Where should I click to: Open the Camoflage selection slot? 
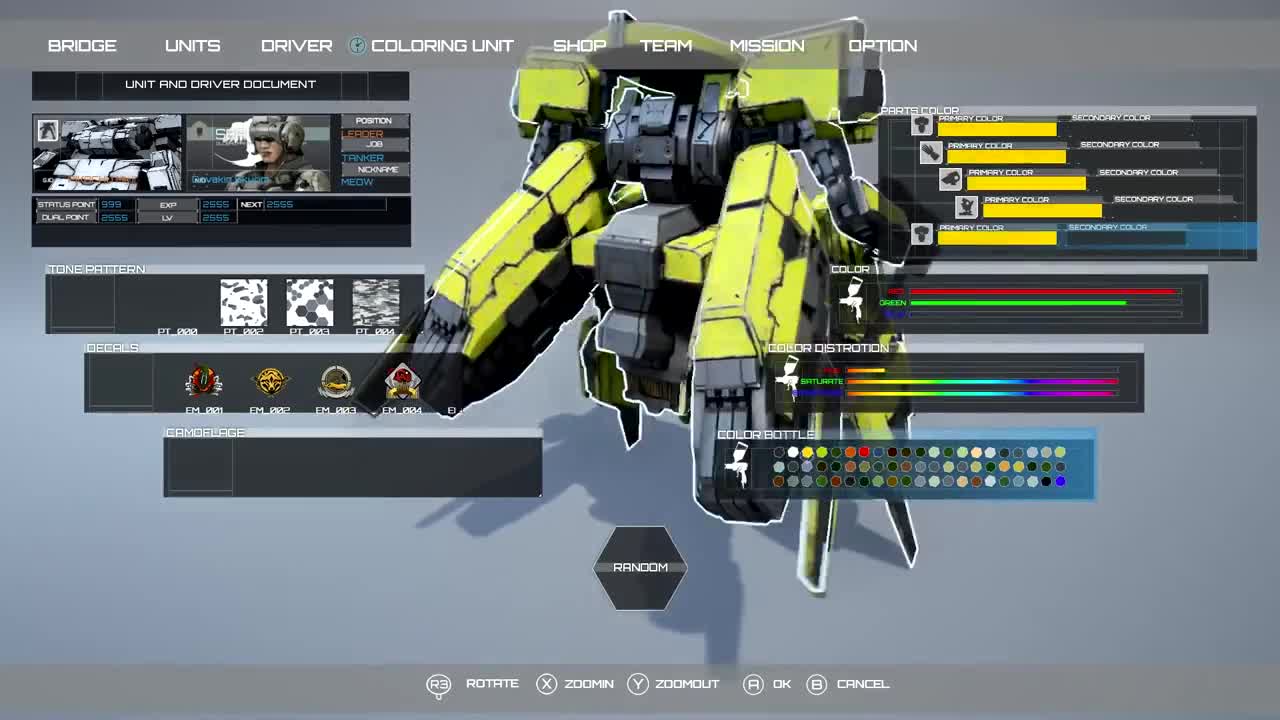tap(198, 465)
